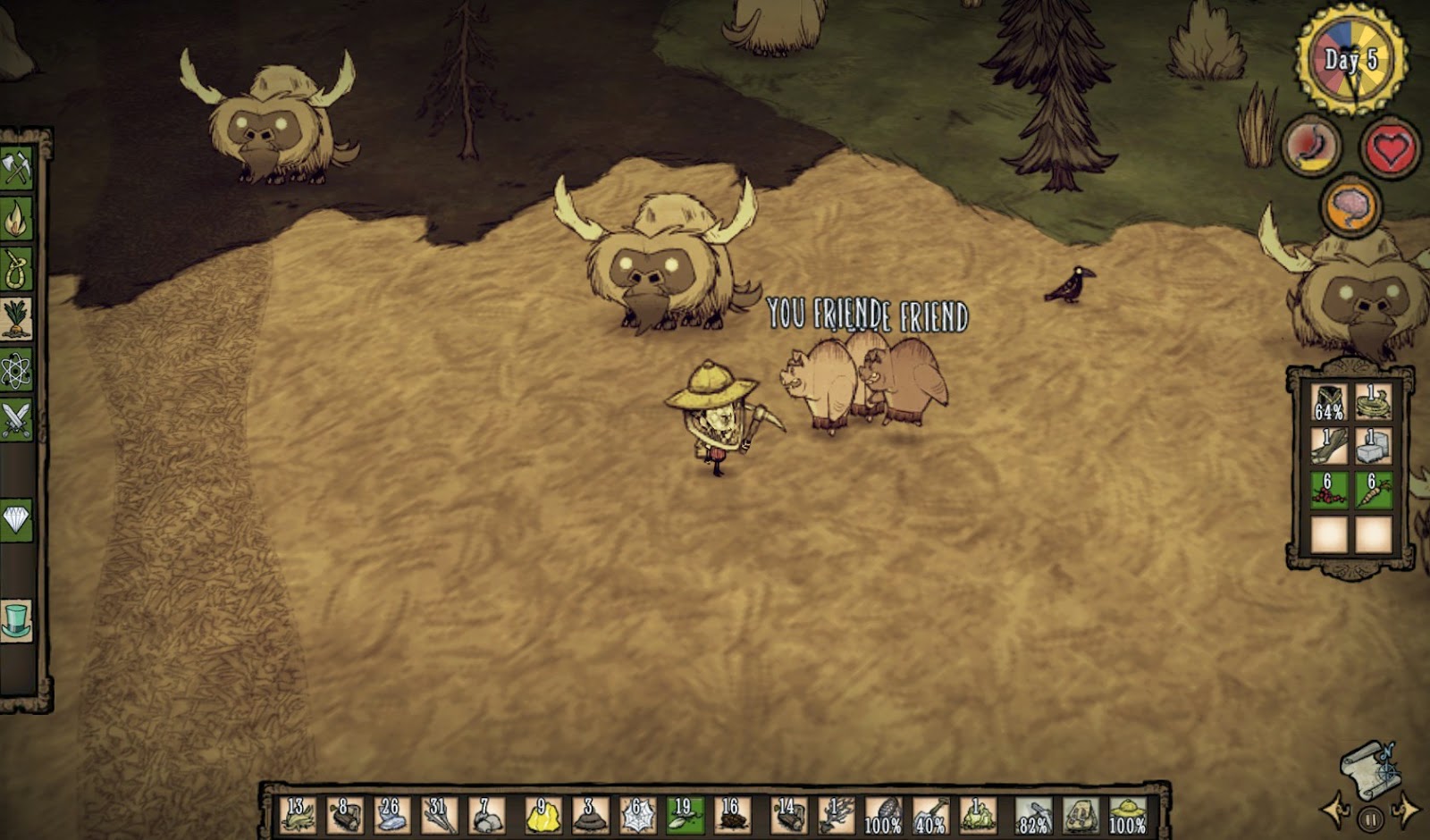Rotate the camera right
Viewport: 1430px width, 840px height.
(x=1406, y=811)
